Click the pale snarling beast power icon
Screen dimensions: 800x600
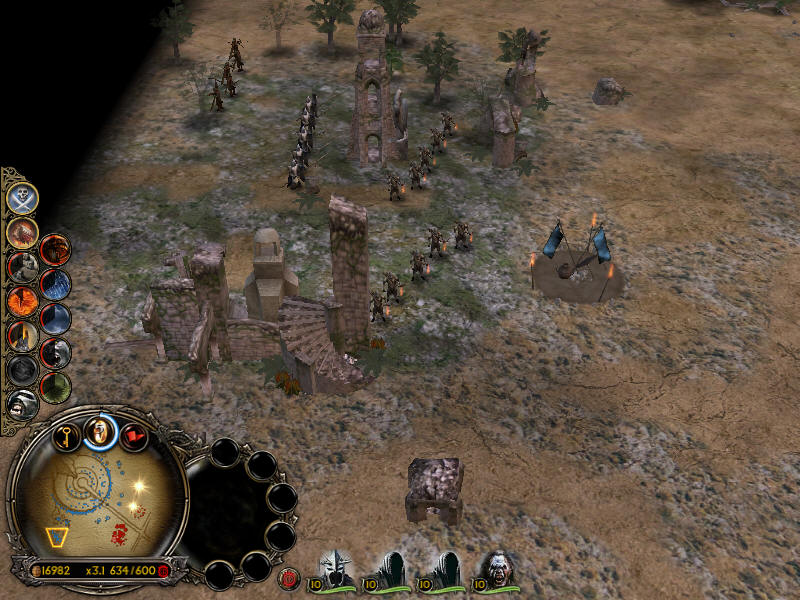pos(22,404)
